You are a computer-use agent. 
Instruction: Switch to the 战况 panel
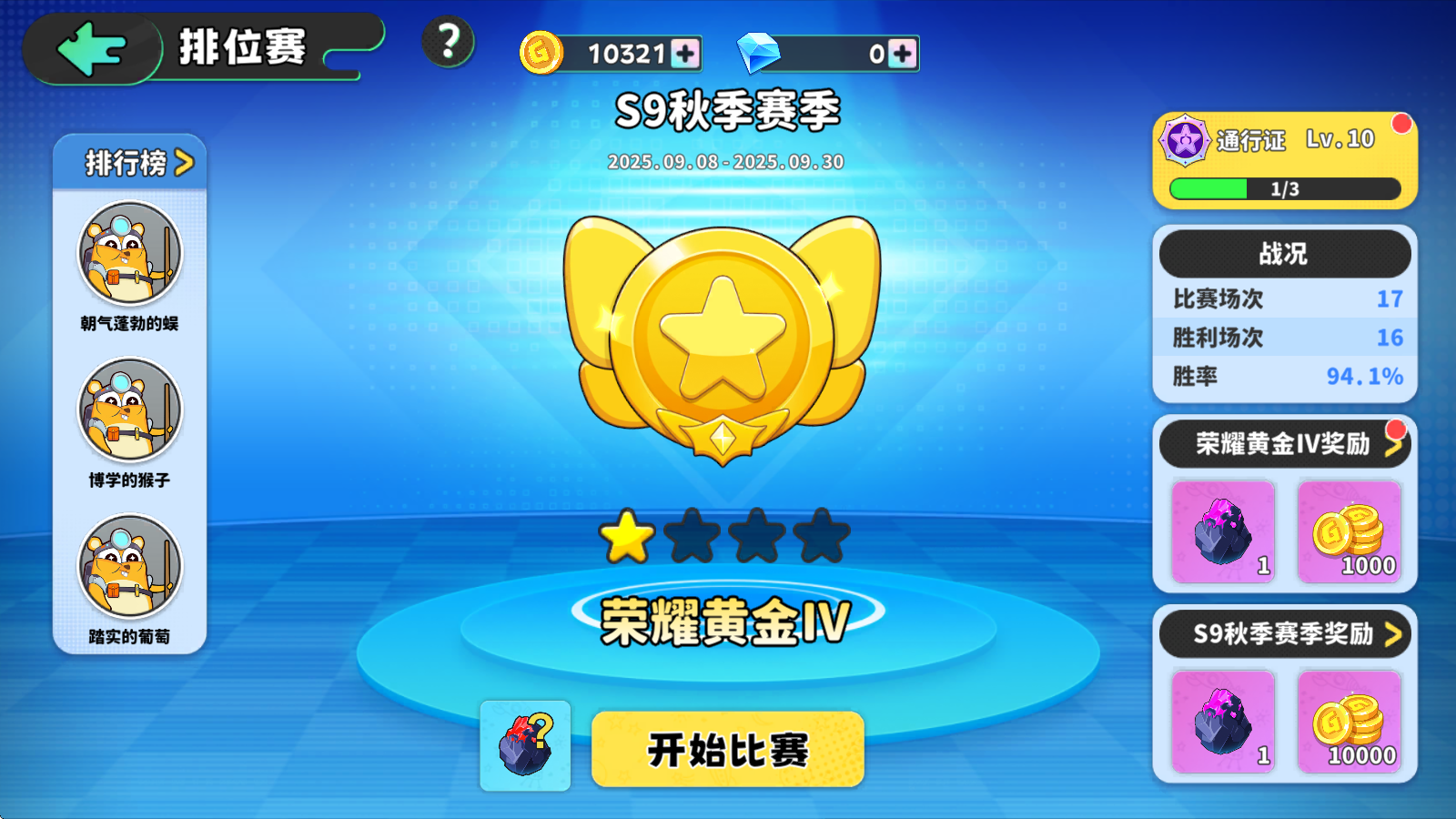point(1284,254)
